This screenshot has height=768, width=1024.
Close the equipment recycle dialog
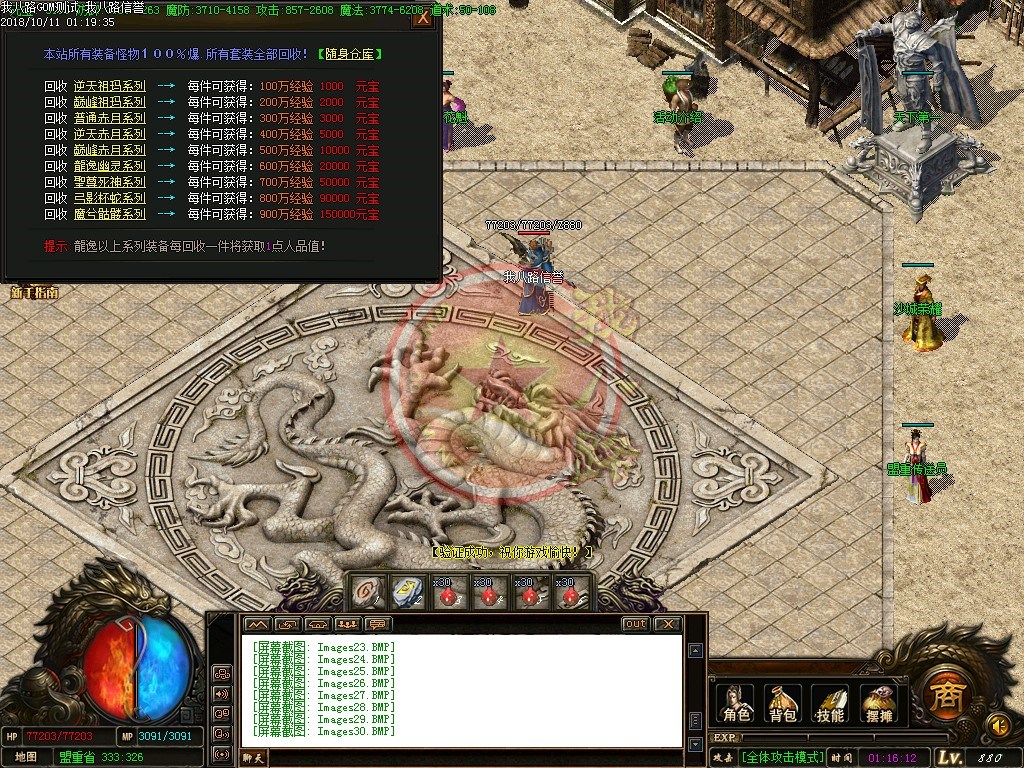[x=424, y=19]
